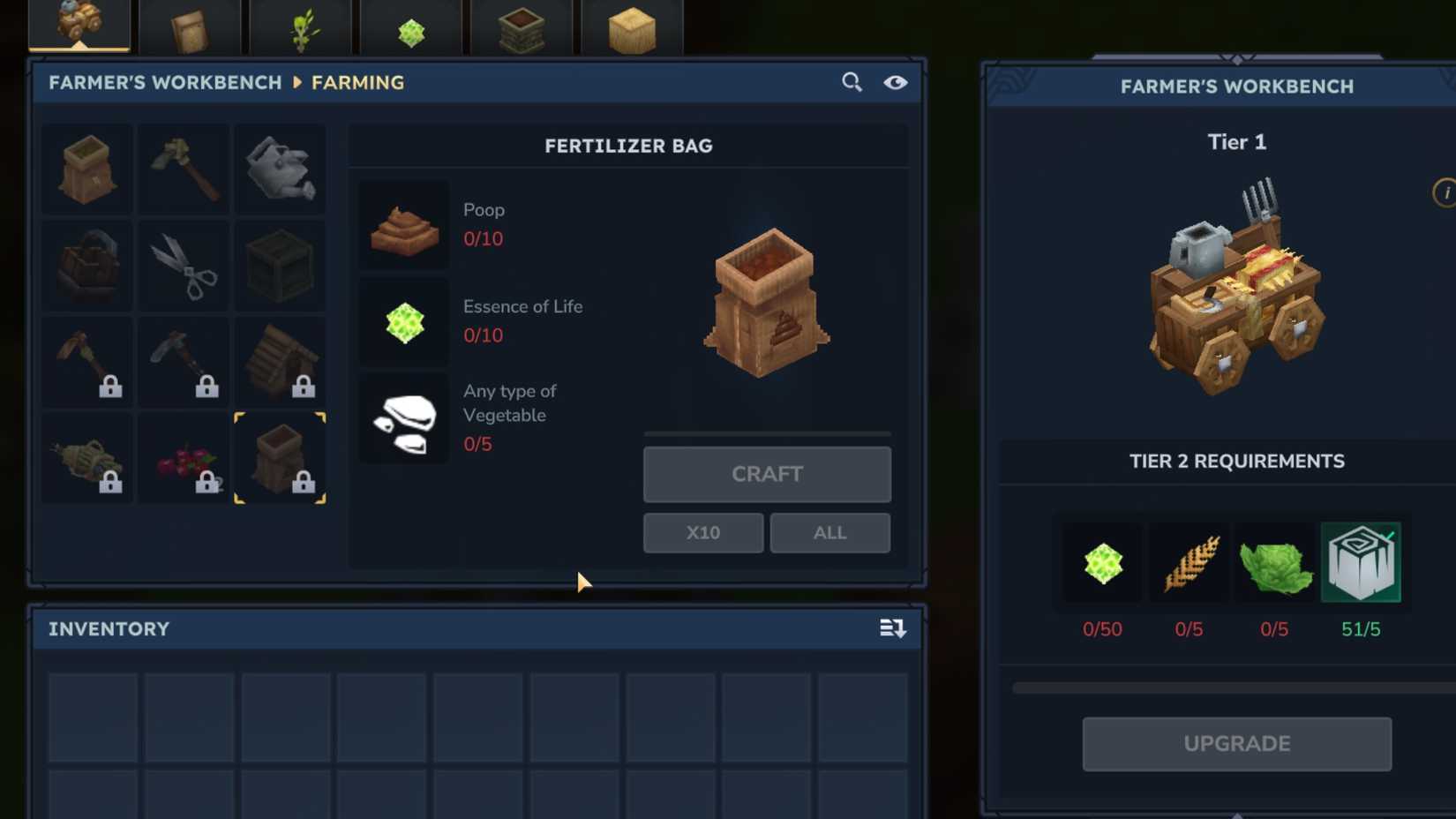Select the watering can recipe
The image size is (1456, 819).
[280, 168]
